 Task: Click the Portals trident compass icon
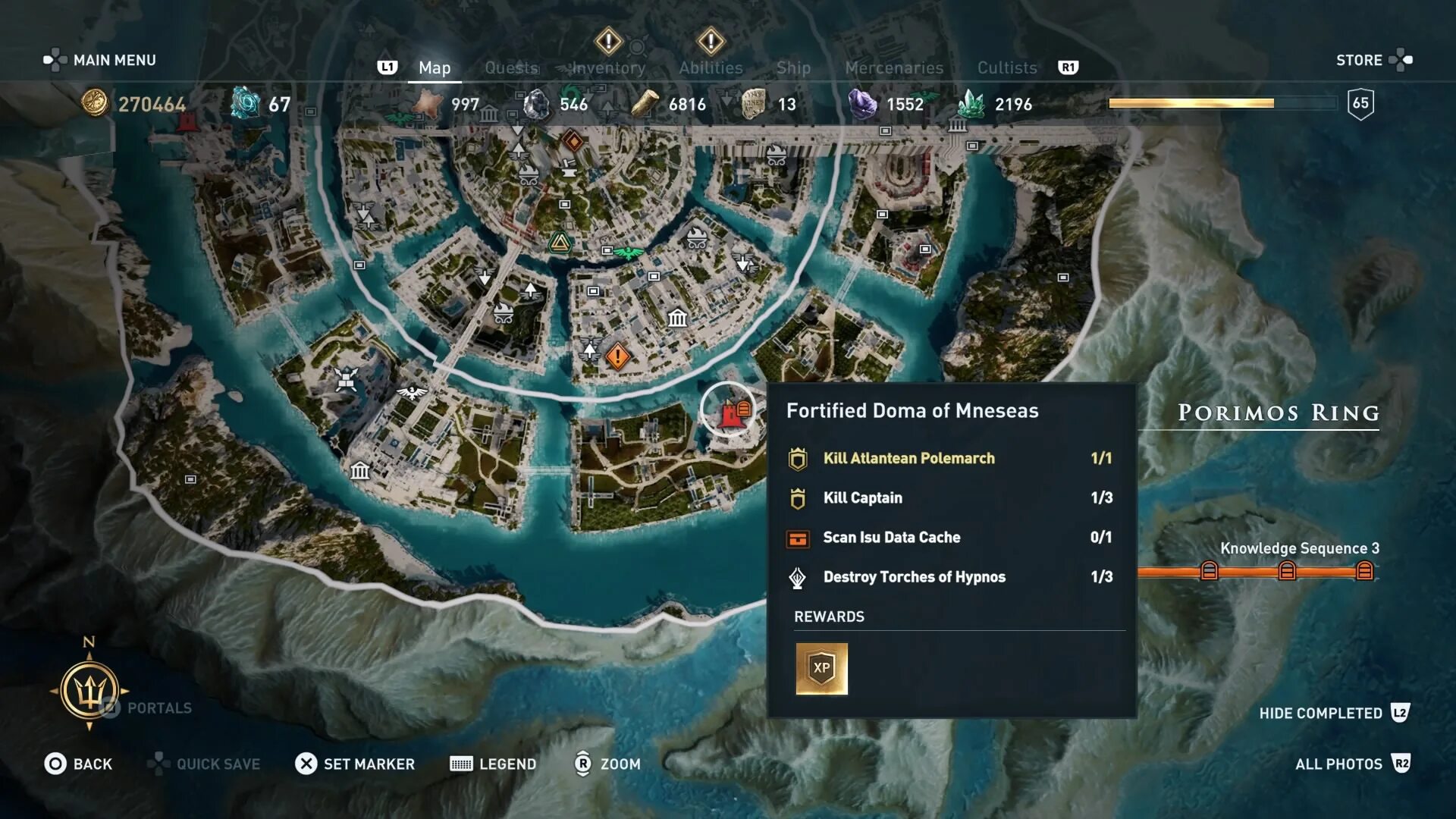[89, 691]
